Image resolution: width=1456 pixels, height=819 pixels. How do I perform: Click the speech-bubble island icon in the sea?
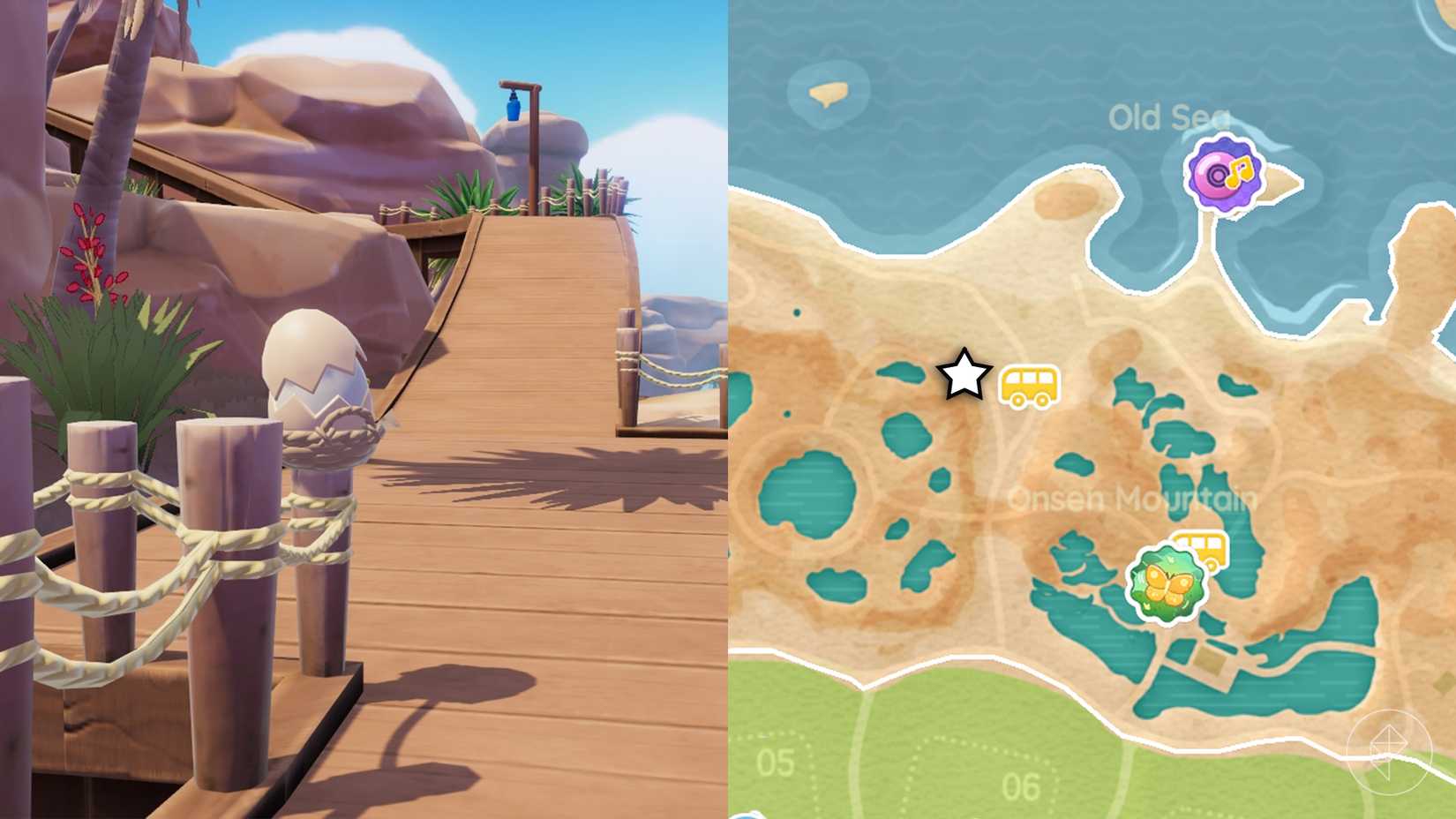(x=829, y=91)
